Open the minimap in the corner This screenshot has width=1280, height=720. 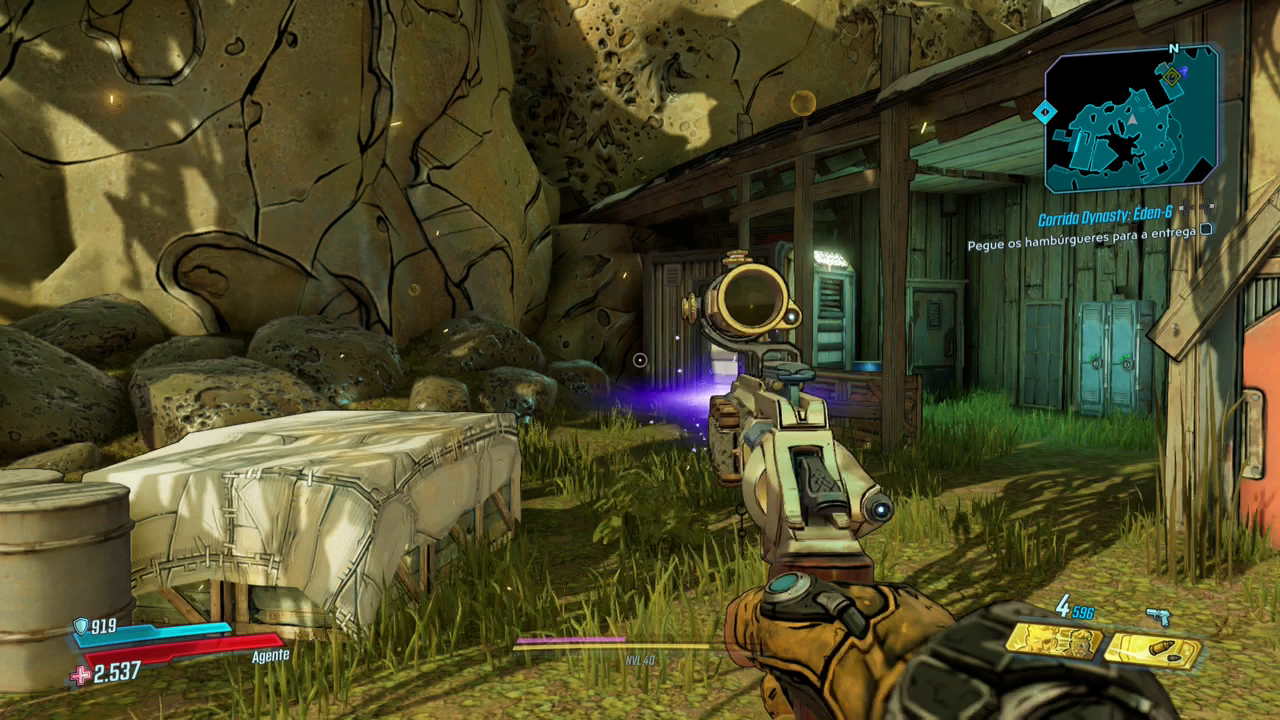(x=1131, y=120)
